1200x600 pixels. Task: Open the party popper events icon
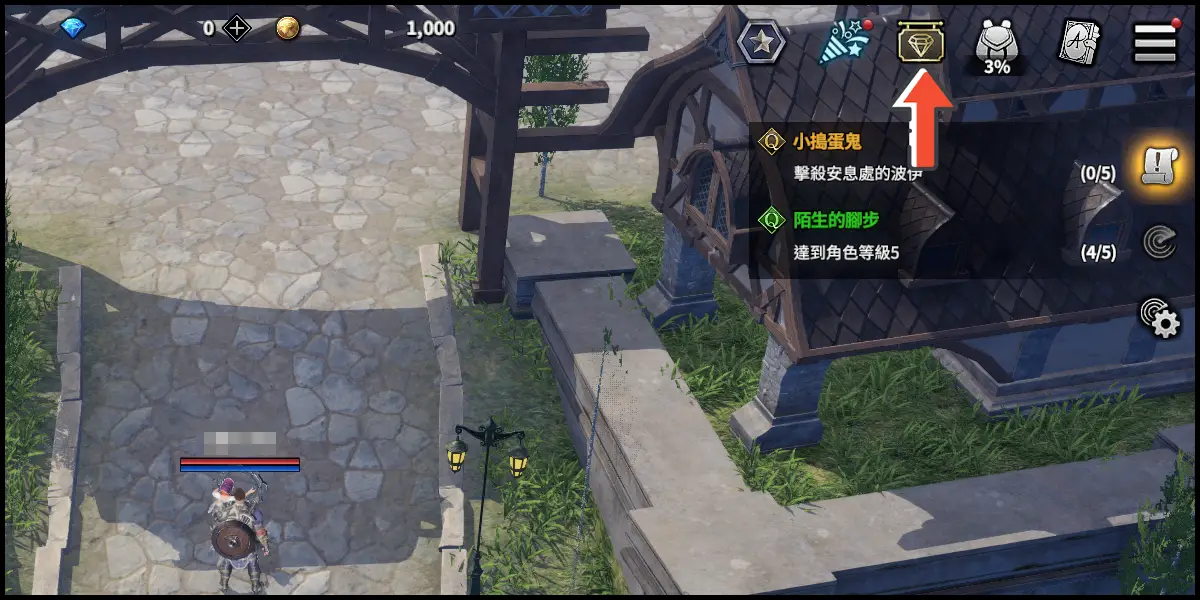(x=840, y=43)
